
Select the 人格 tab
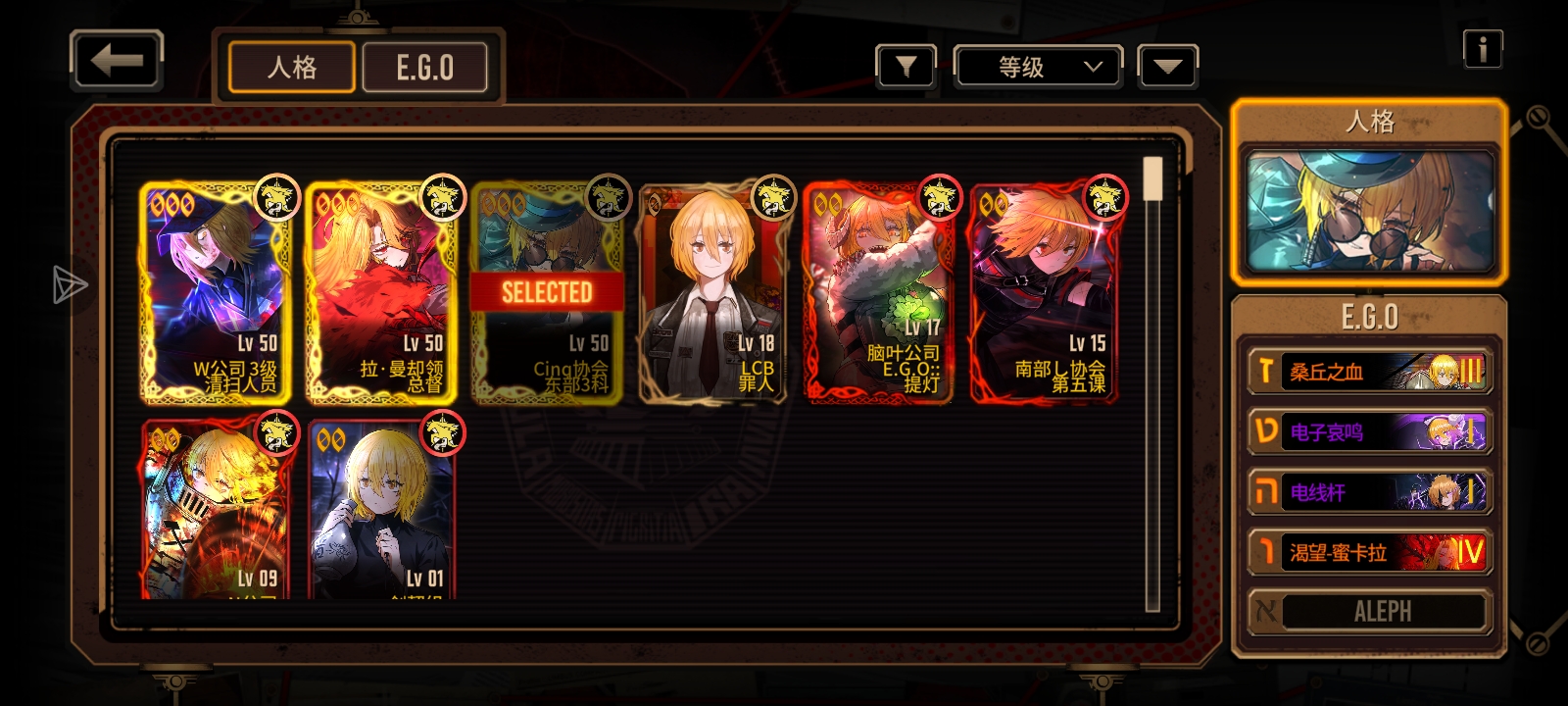pos(291,68)
